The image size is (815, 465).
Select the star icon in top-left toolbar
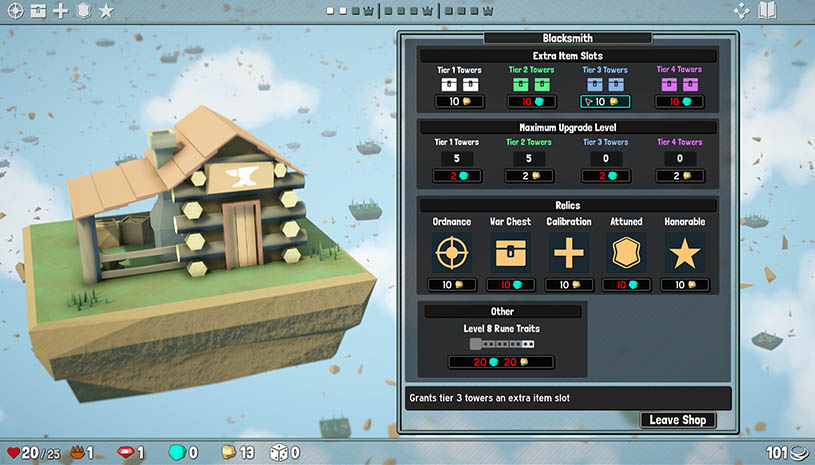click(x=106, y=11)
